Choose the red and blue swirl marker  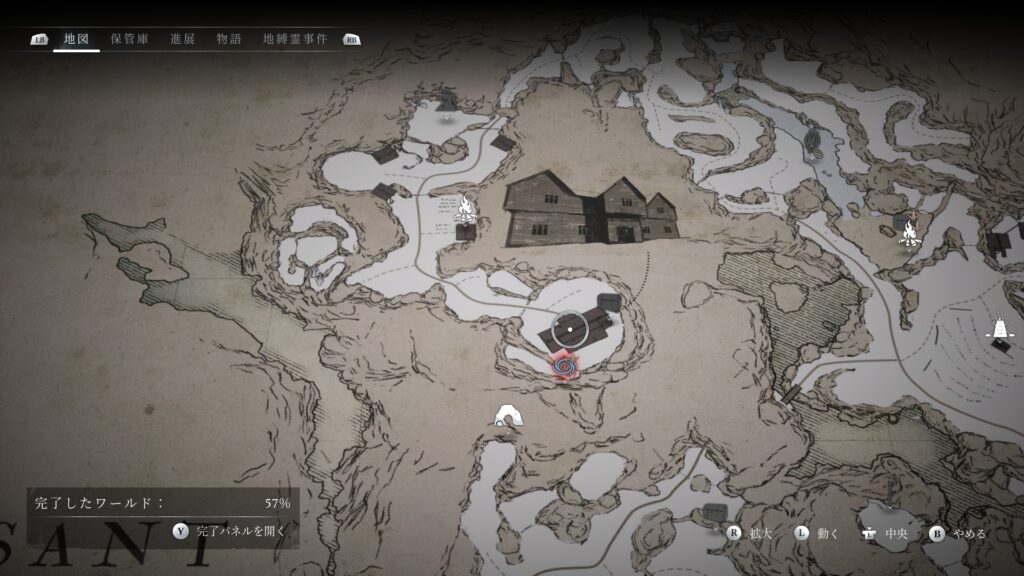point(565,367)
